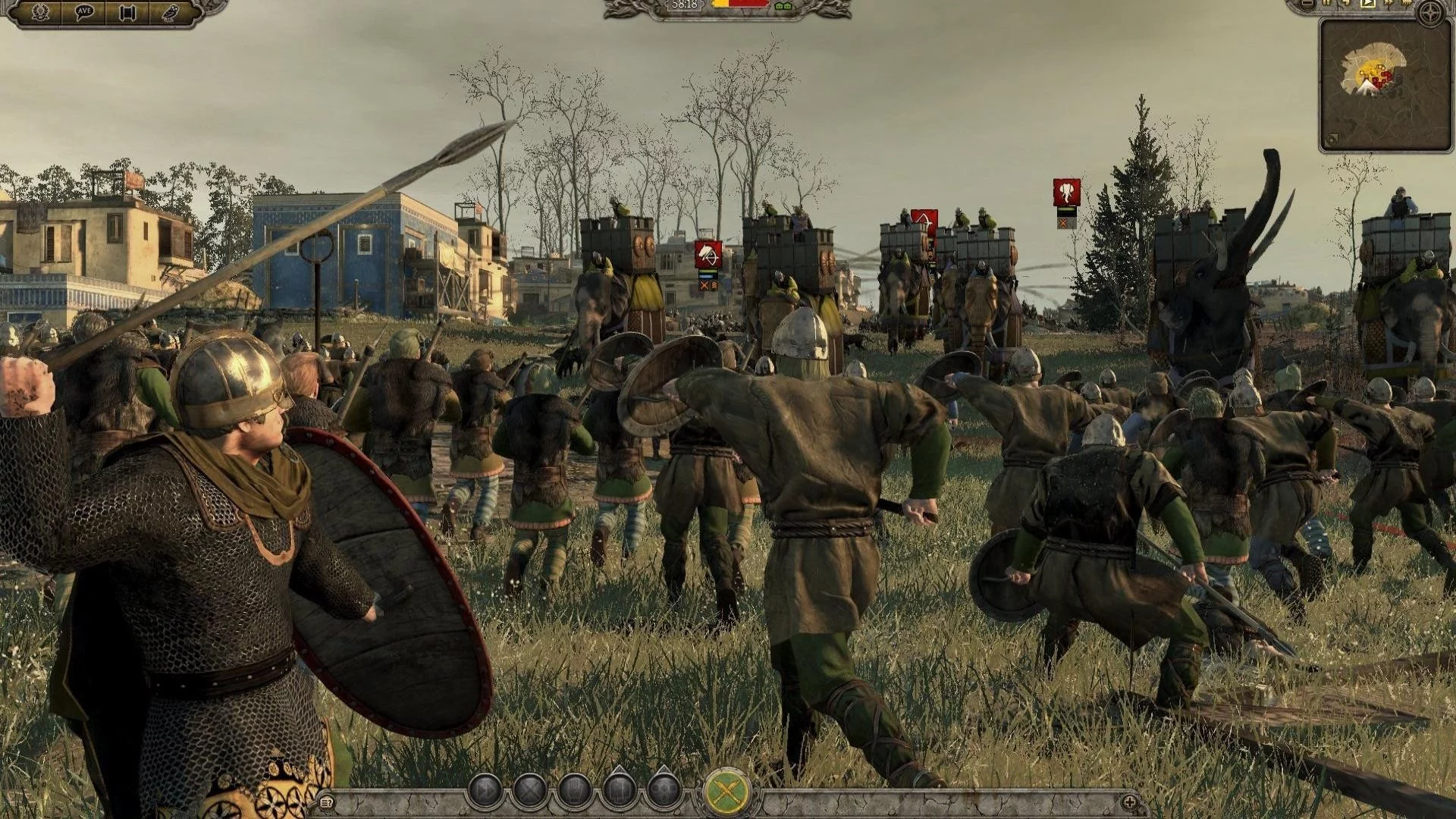The image size is (1456, 819).
Task: Set battle speed to normal play
Action: 1369,3
